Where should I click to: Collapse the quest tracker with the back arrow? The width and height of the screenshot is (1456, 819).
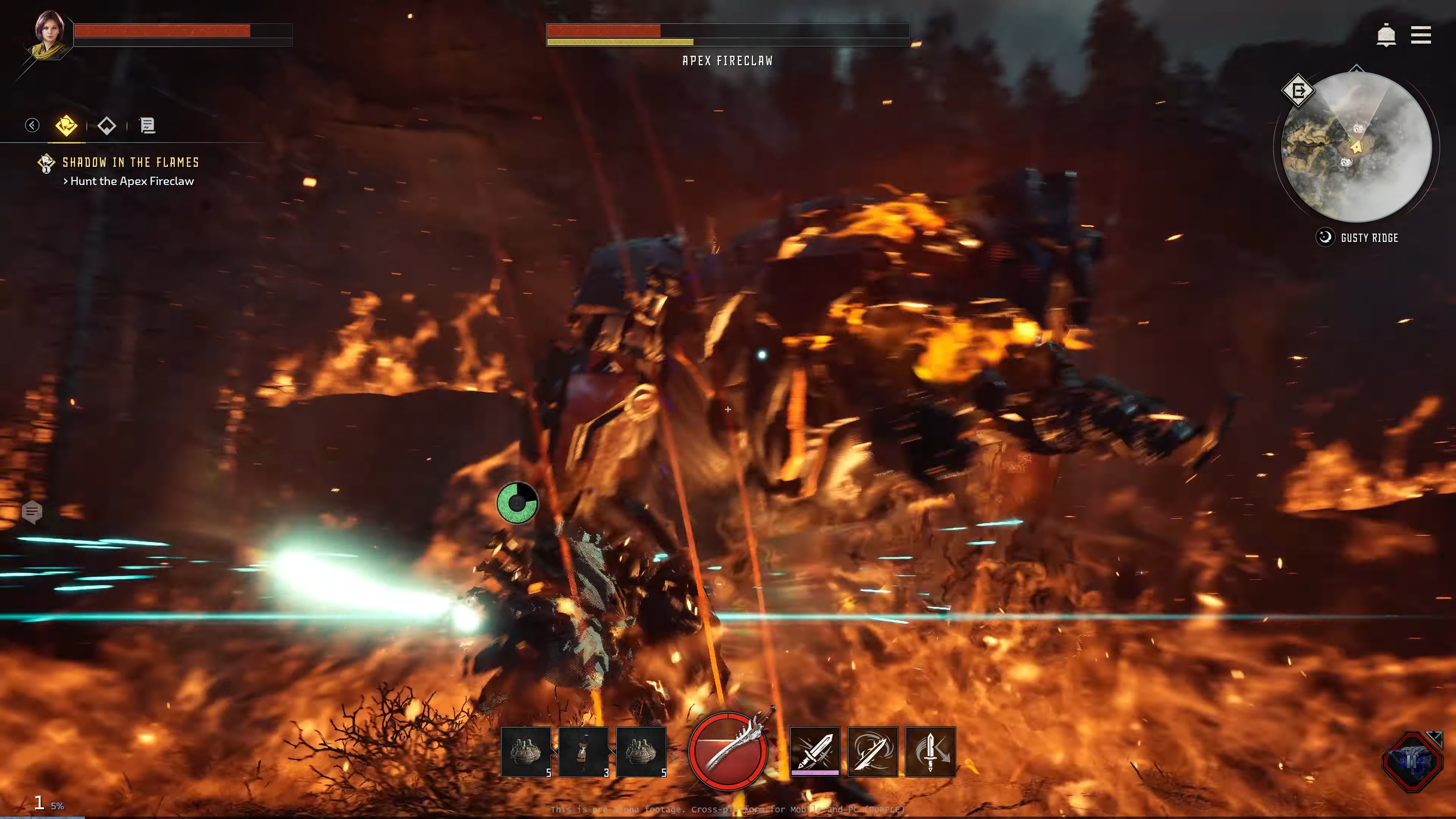(32, 125)
